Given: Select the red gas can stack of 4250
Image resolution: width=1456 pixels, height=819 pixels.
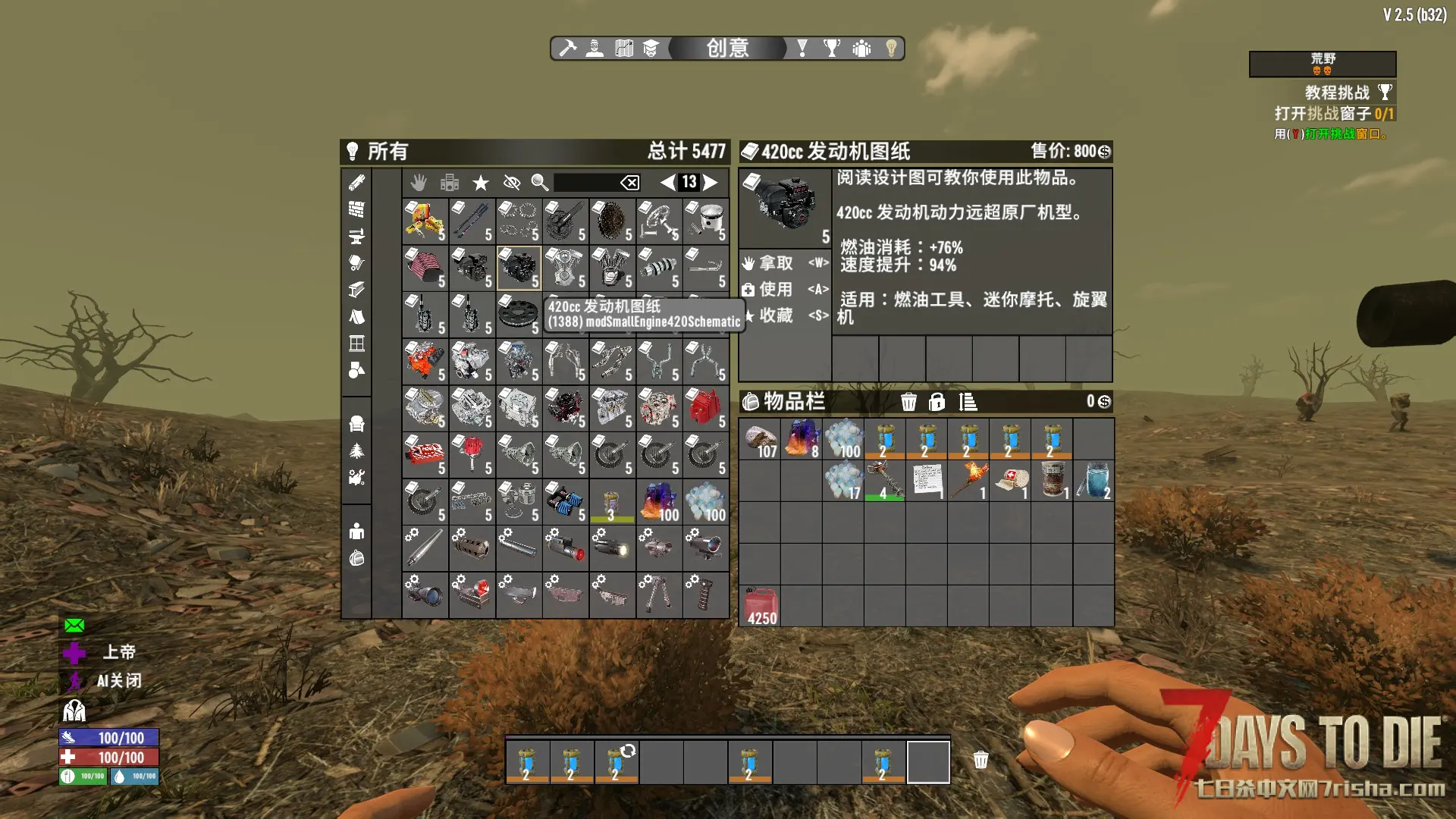Looking at the screenshot, I should (761, 607).
